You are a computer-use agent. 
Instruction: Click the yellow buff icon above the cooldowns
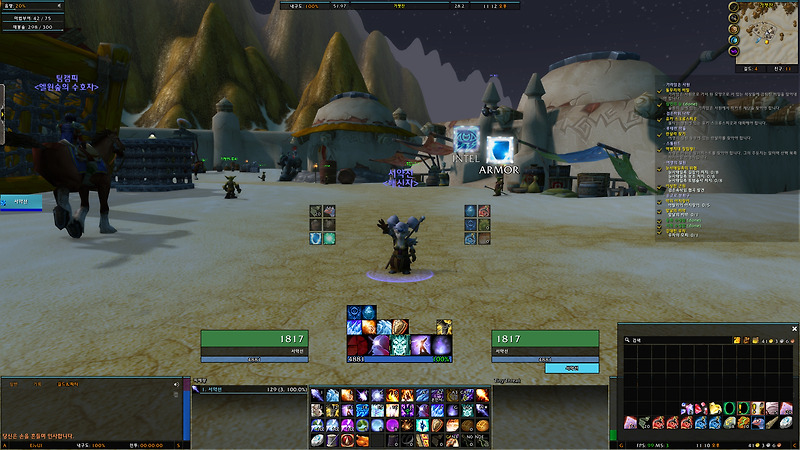click(444, 326)
